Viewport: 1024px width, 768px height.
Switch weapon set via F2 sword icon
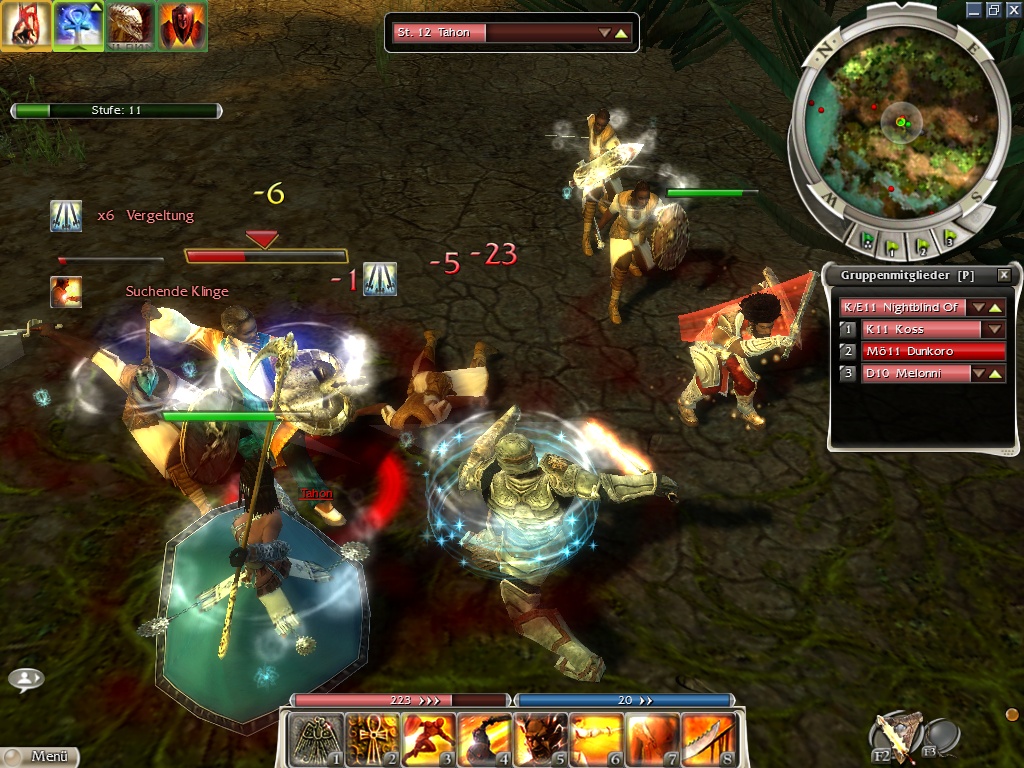pos(893,737)
